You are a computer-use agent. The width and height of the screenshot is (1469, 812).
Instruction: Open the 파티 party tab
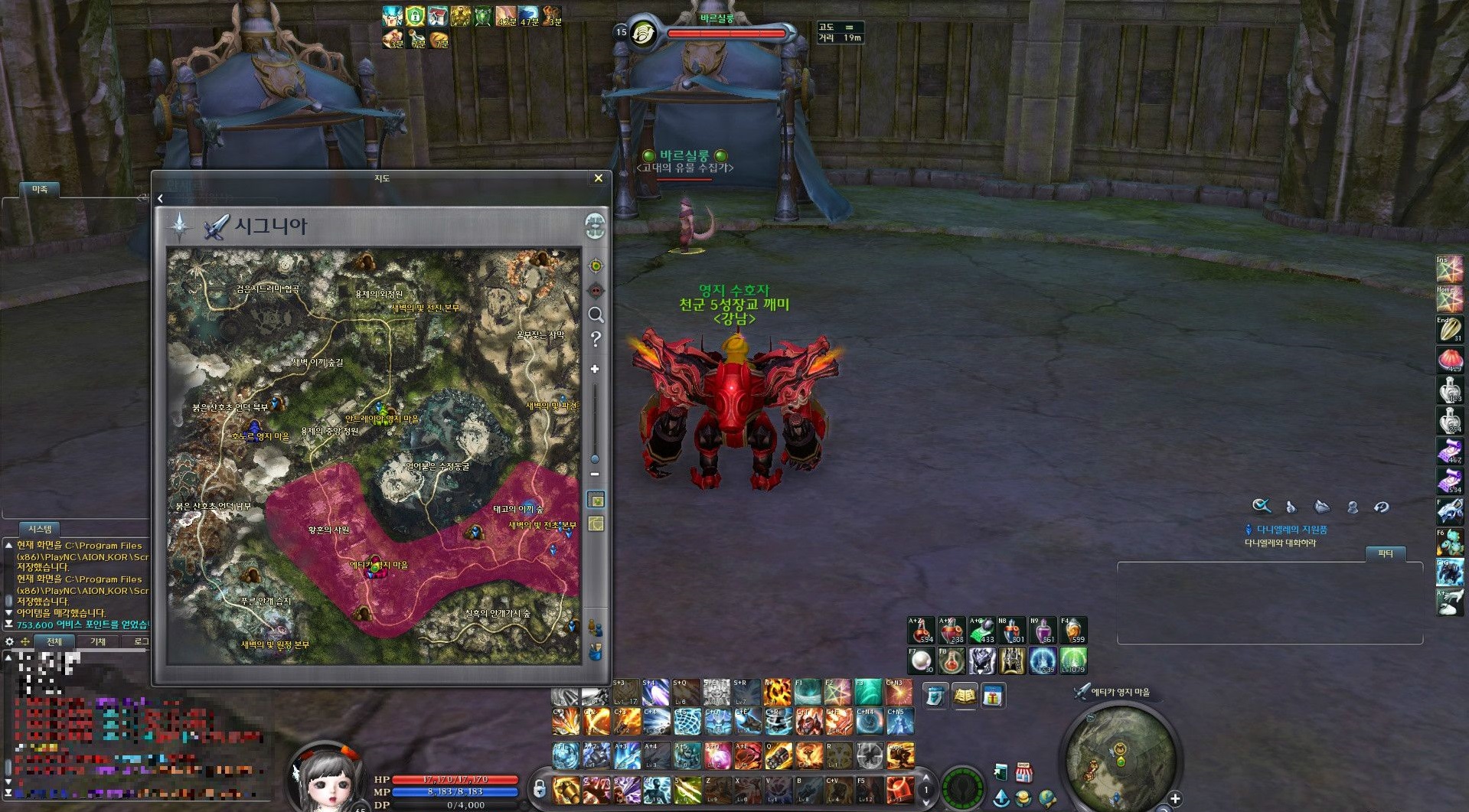click(x=1386, y=553)
